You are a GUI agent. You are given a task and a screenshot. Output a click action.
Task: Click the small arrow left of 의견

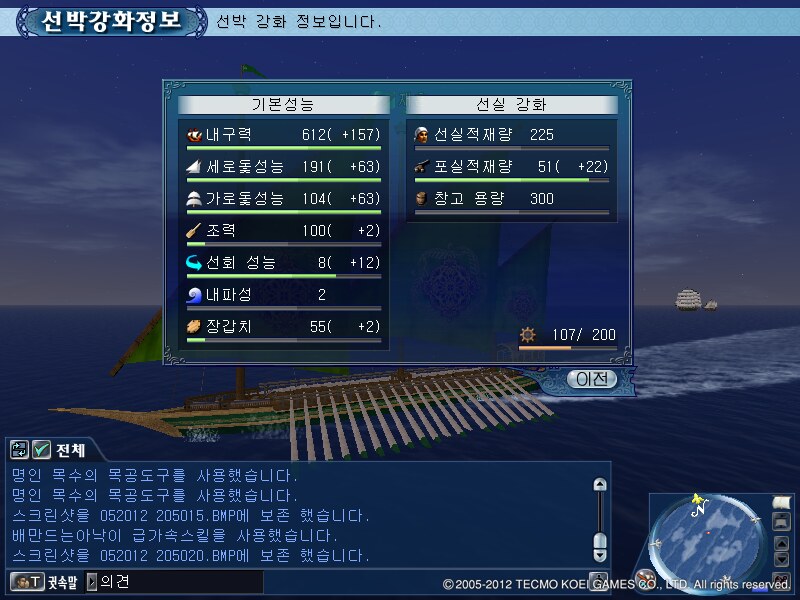tap(92, 581)
